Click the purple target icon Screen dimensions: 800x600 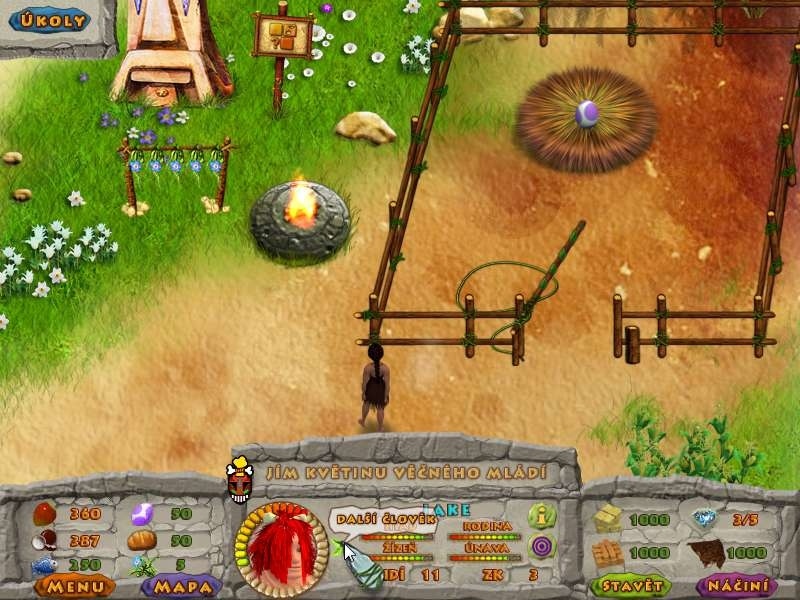click(x=542, y=546)
